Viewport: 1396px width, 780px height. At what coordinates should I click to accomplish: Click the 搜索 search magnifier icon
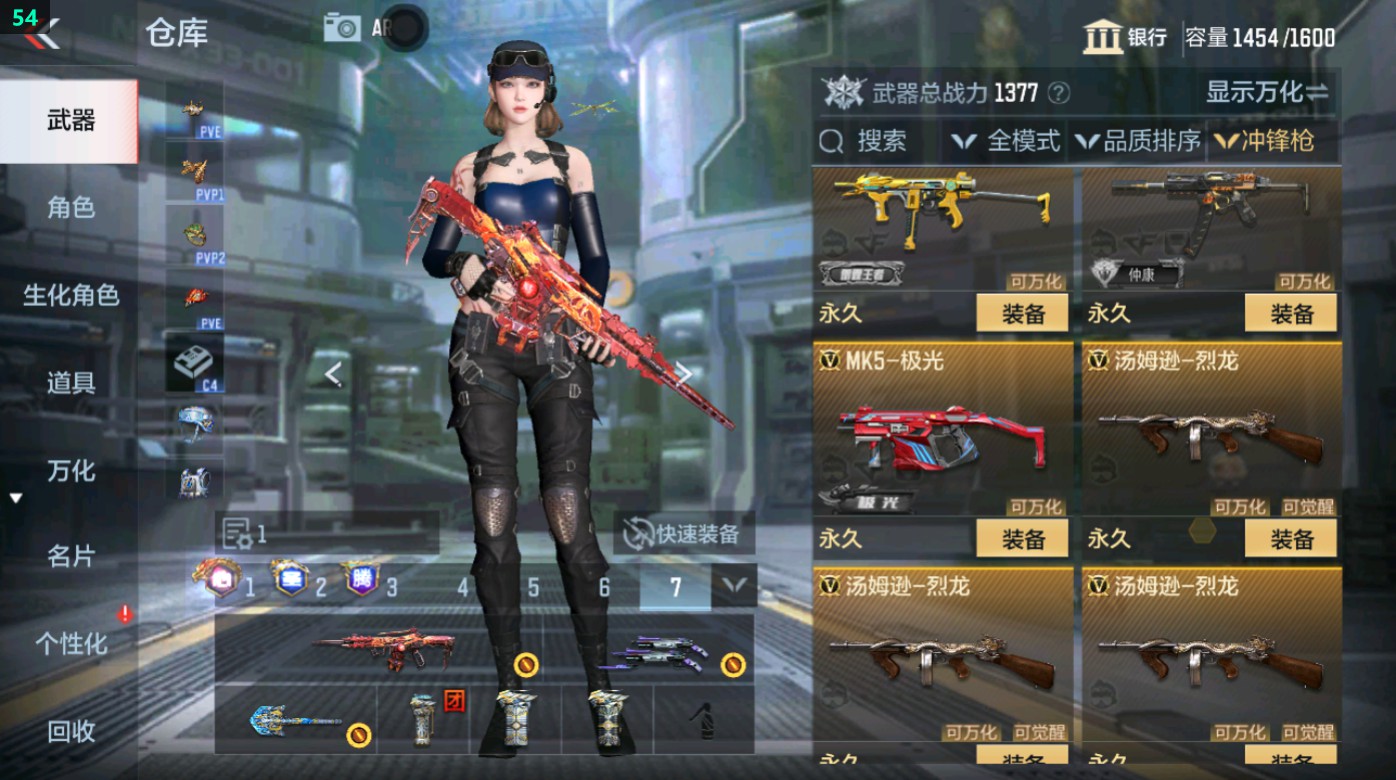(832, 141)
